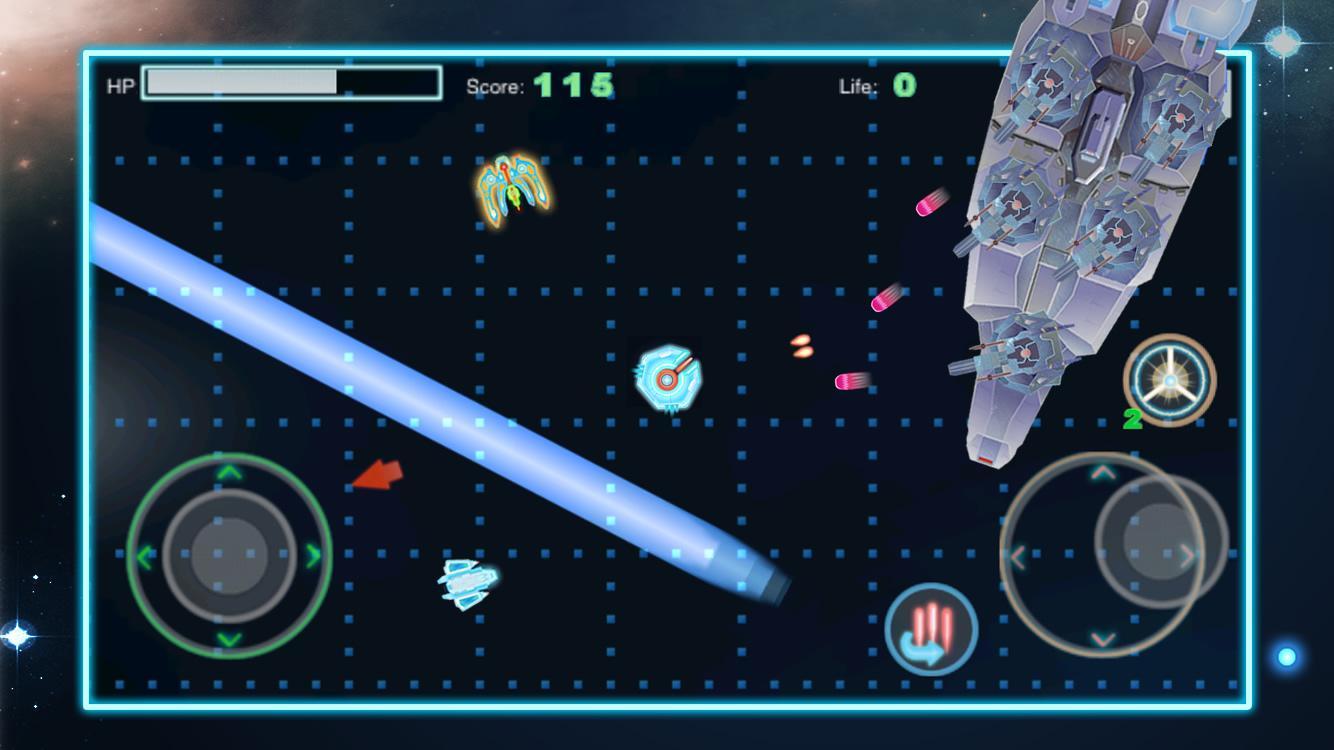Tap the right chevron on the green joystick

[x=311, y=553]
